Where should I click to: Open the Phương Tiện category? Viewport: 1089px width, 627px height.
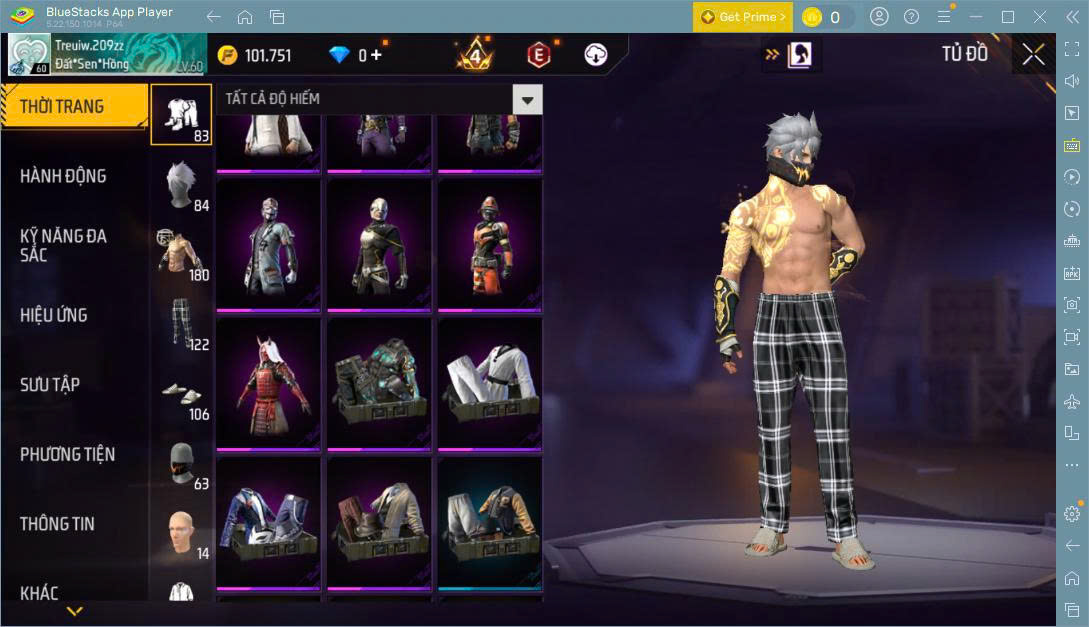[67, 454]
